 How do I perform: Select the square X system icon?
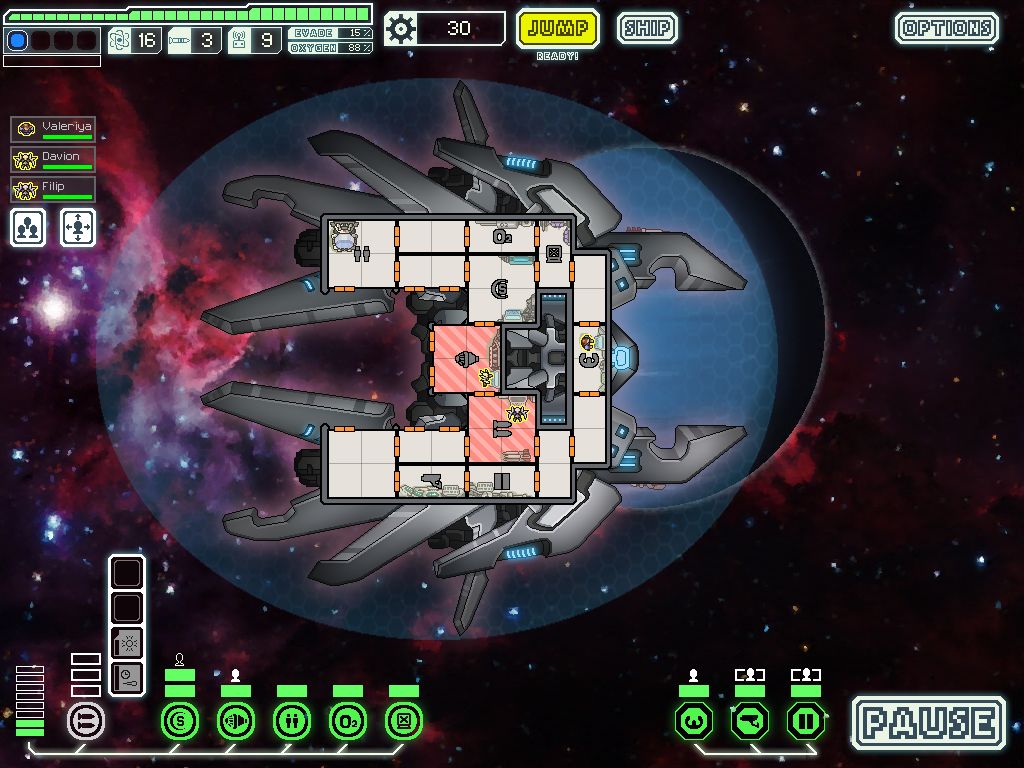pyautogui.click(x=404, y=720)
